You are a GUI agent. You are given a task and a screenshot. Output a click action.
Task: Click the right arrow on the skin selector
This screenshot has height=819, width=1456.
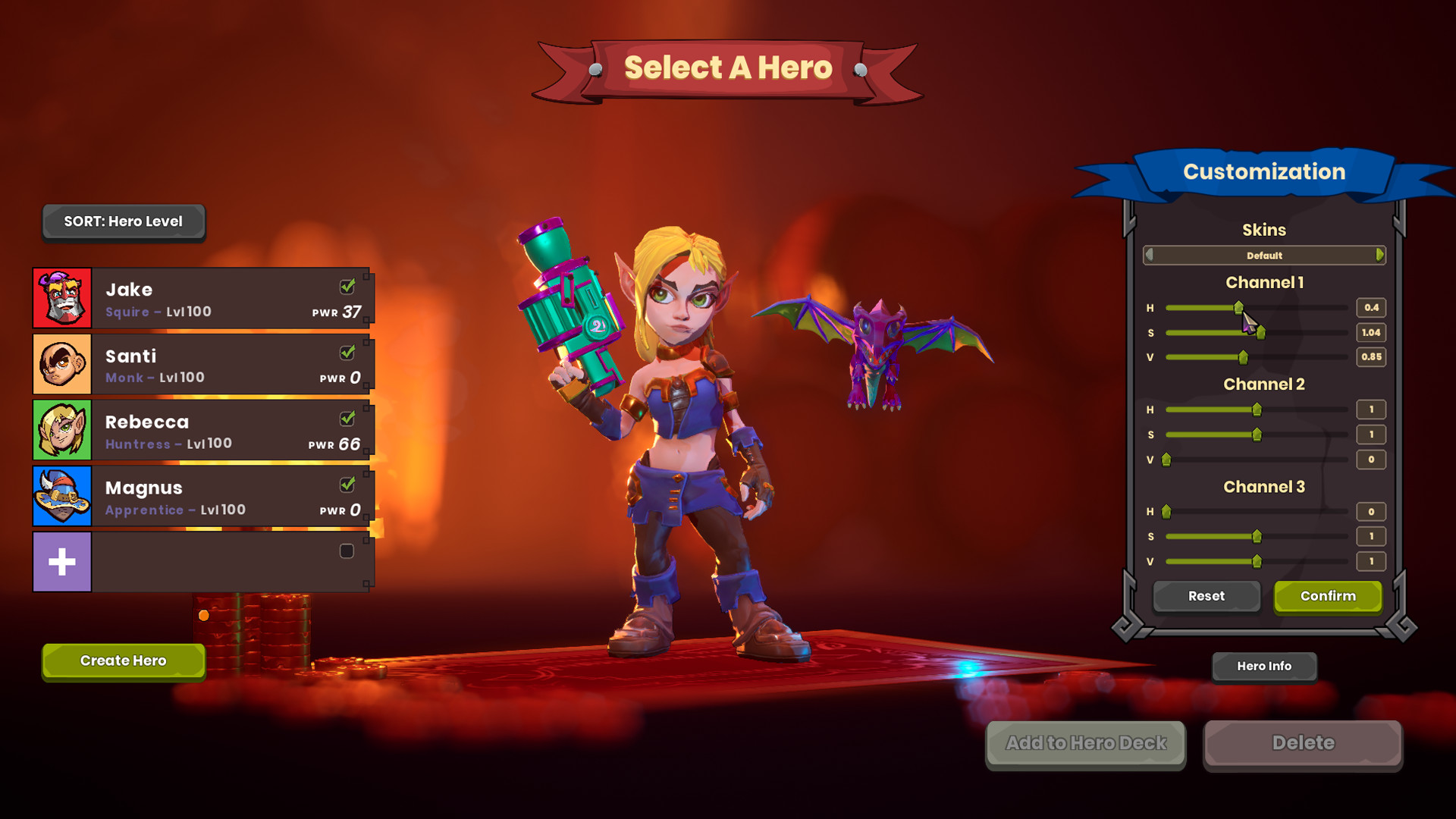click(1379, 256)
